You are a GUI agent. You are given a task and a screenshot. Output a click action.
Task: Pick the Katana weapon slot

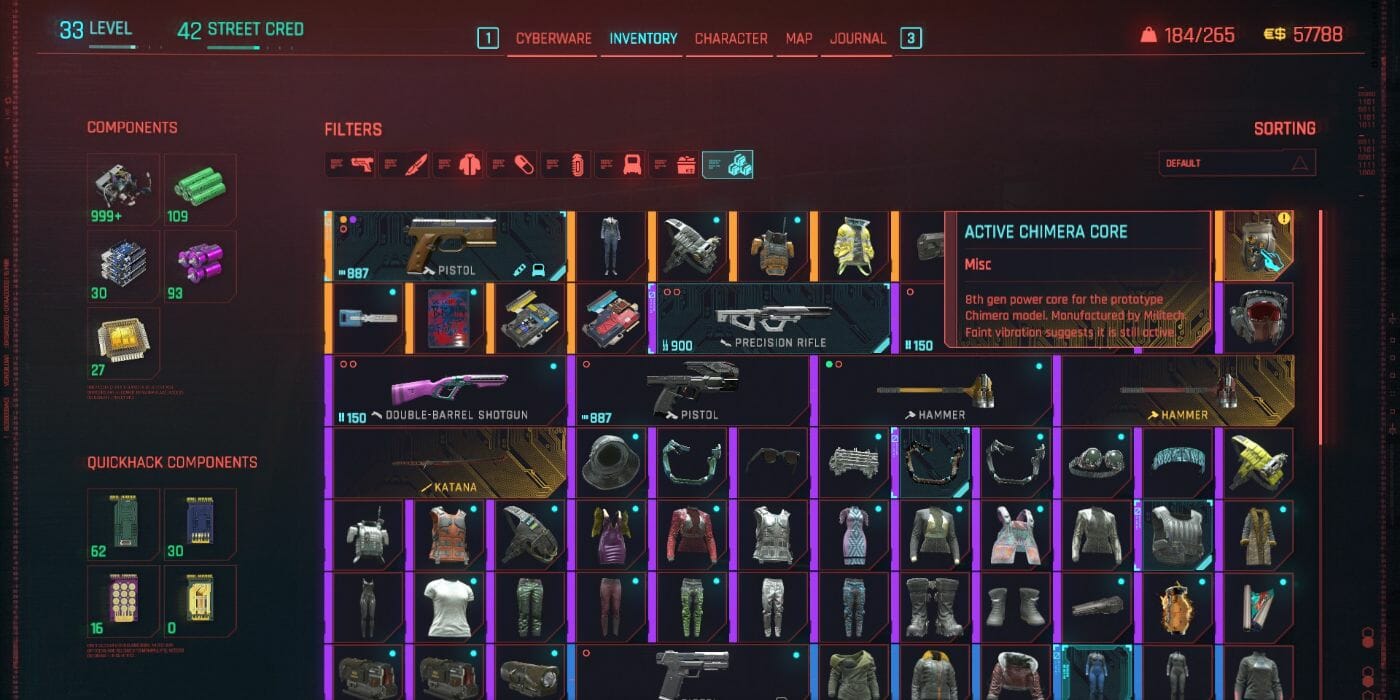point(447,463)
